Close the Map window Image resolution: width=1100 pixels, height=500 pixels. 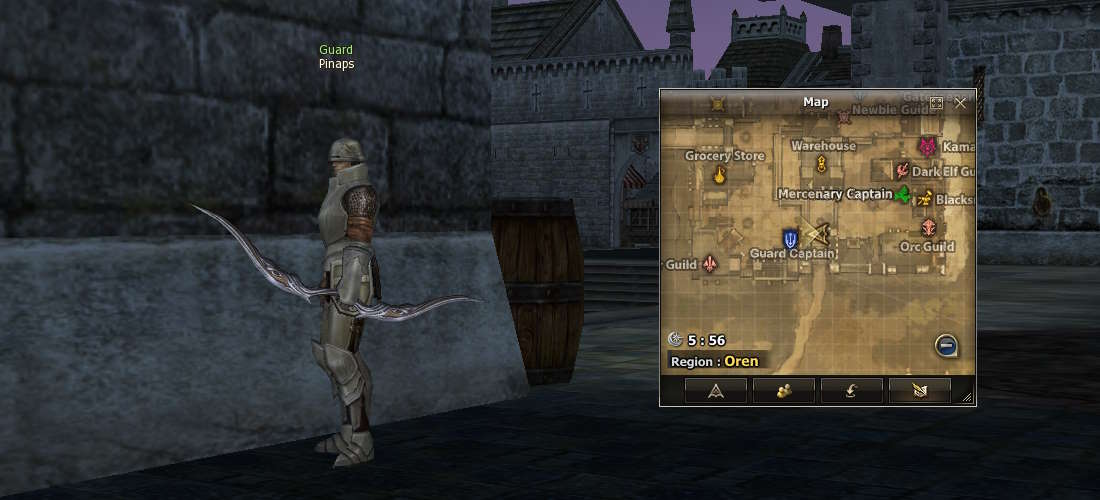(960, 103)
